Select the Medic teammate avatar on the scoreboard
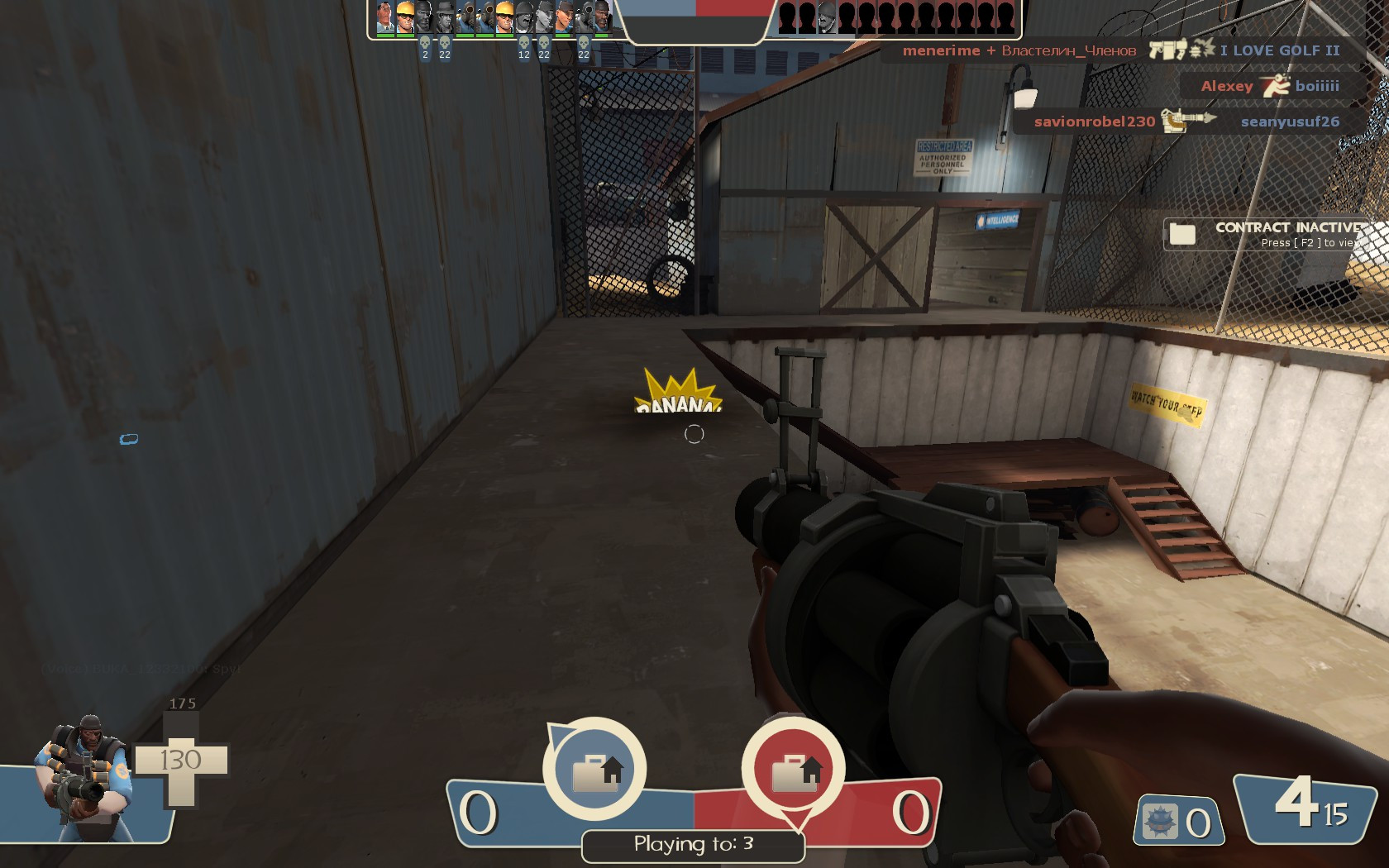 [384, 17]
